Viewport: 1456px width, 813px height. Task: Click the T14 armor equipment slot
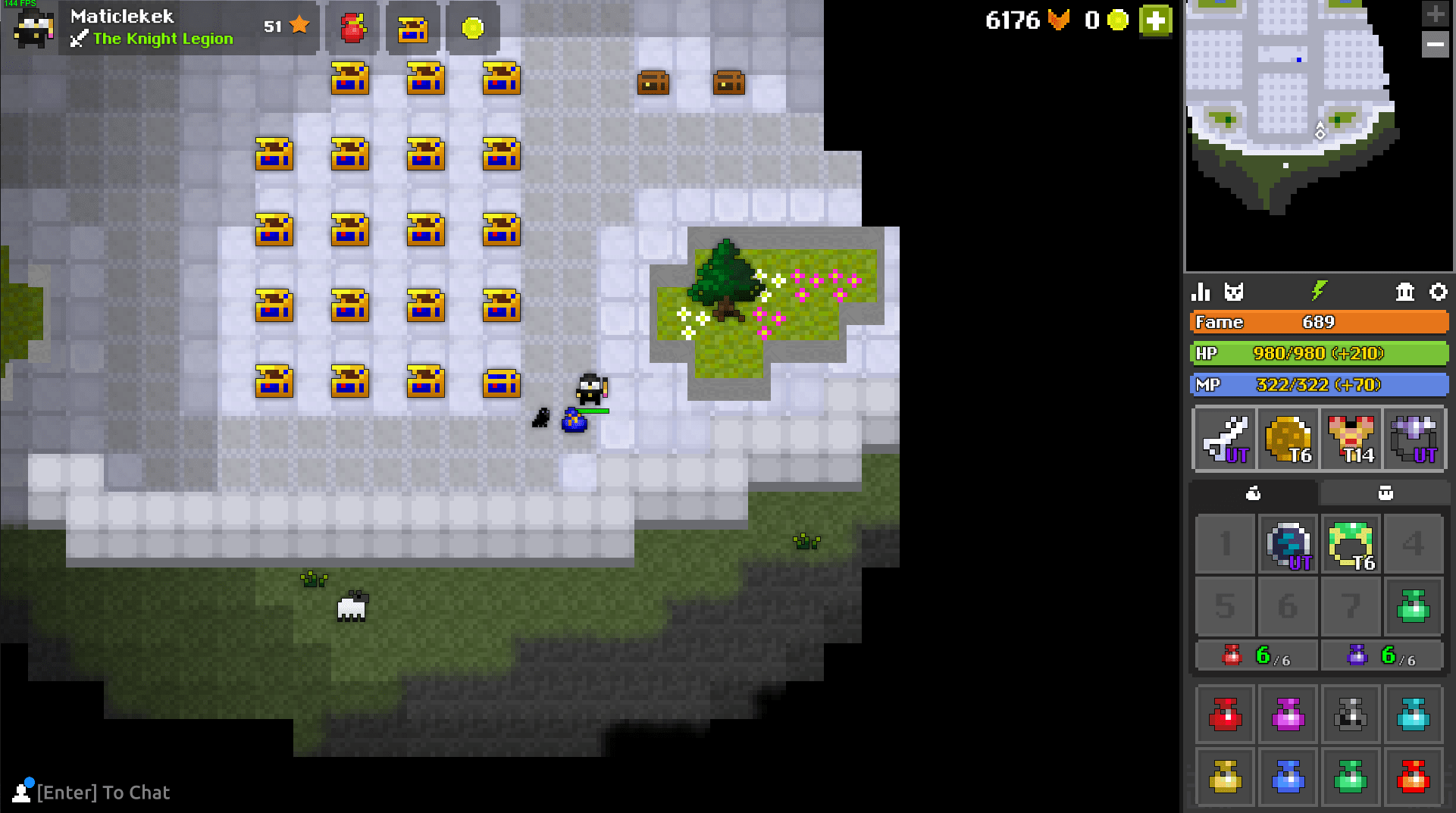[x=1351, y=439]
